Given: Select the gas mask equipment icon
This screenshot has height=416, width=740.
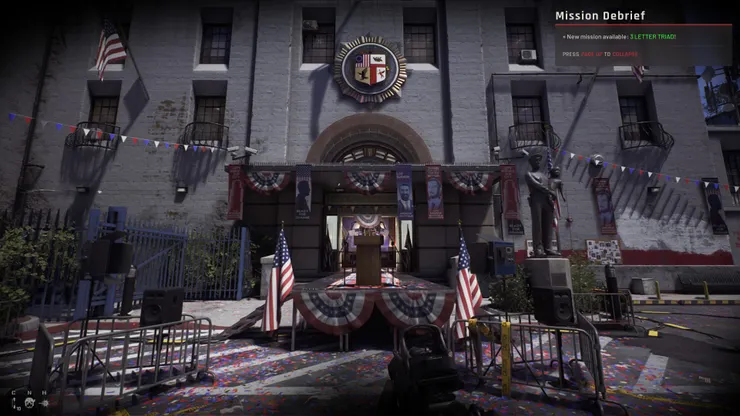Looking at the screenshot, I should 29,403.
